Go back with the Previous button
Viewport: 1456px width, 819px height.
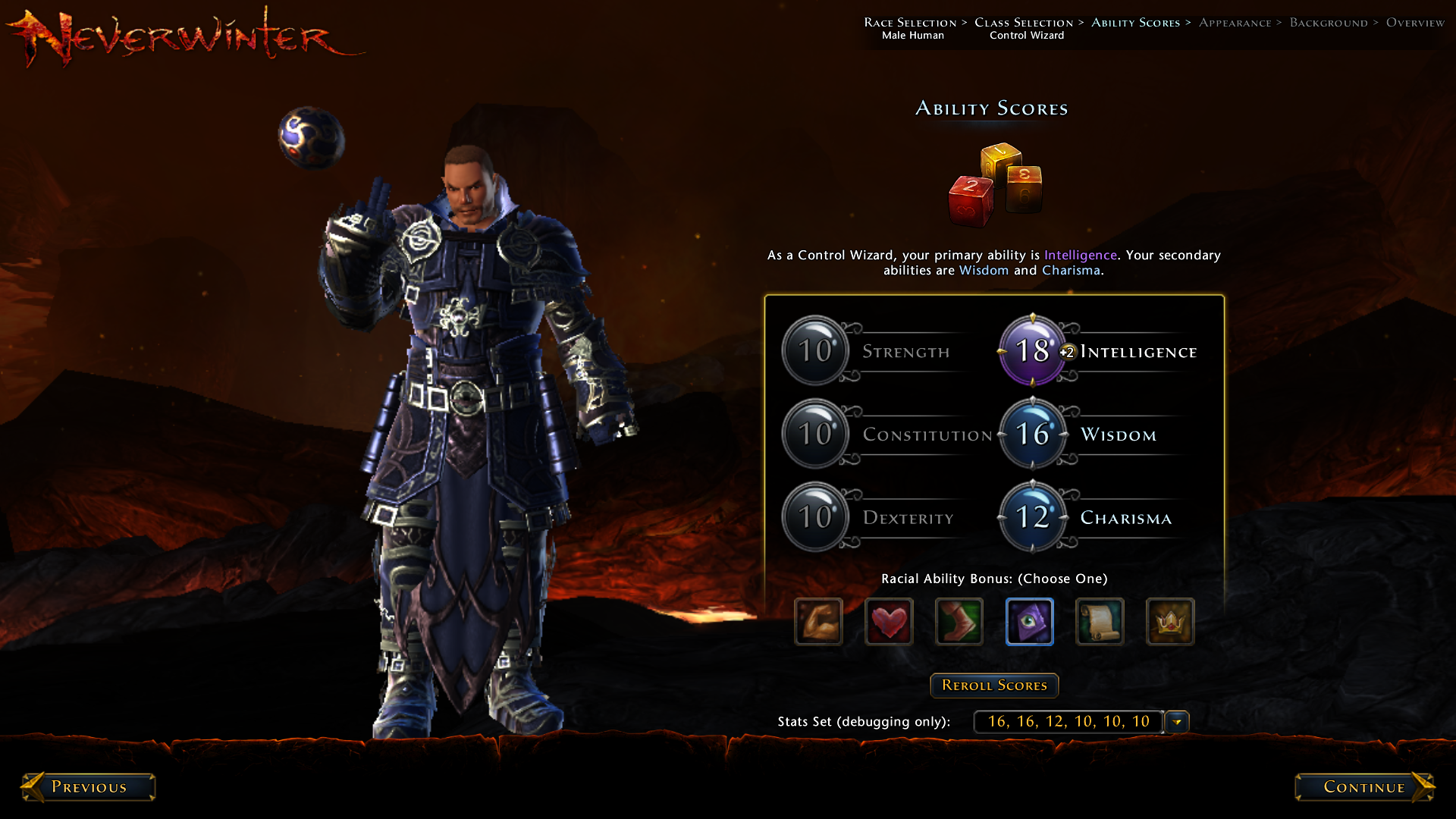pyautogui.click(x=89, y=787)
